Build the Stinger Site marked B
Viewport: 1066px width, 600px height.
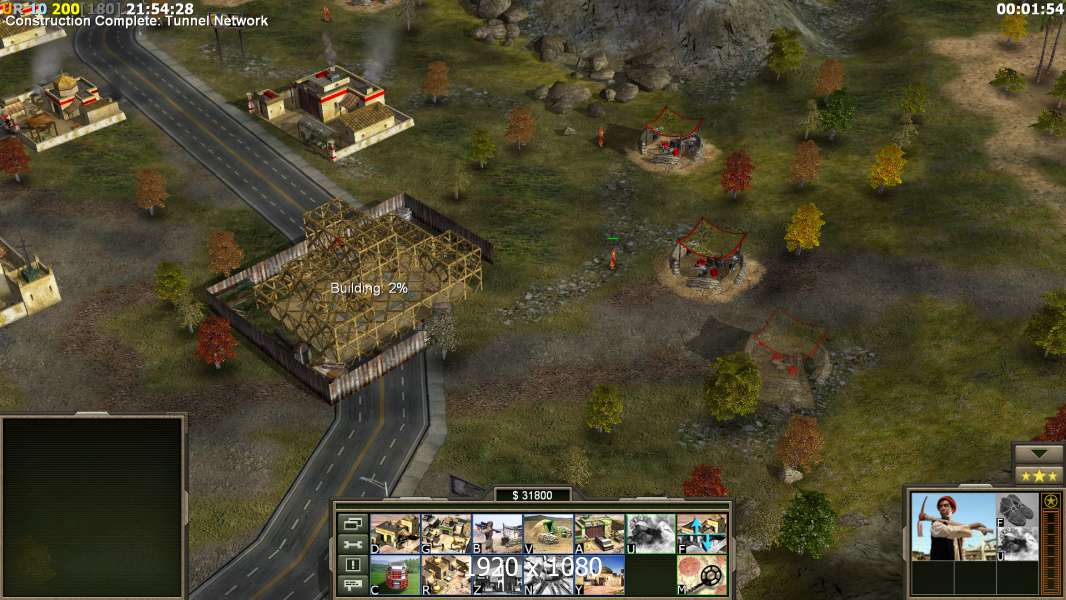click(x=497, y=534)
